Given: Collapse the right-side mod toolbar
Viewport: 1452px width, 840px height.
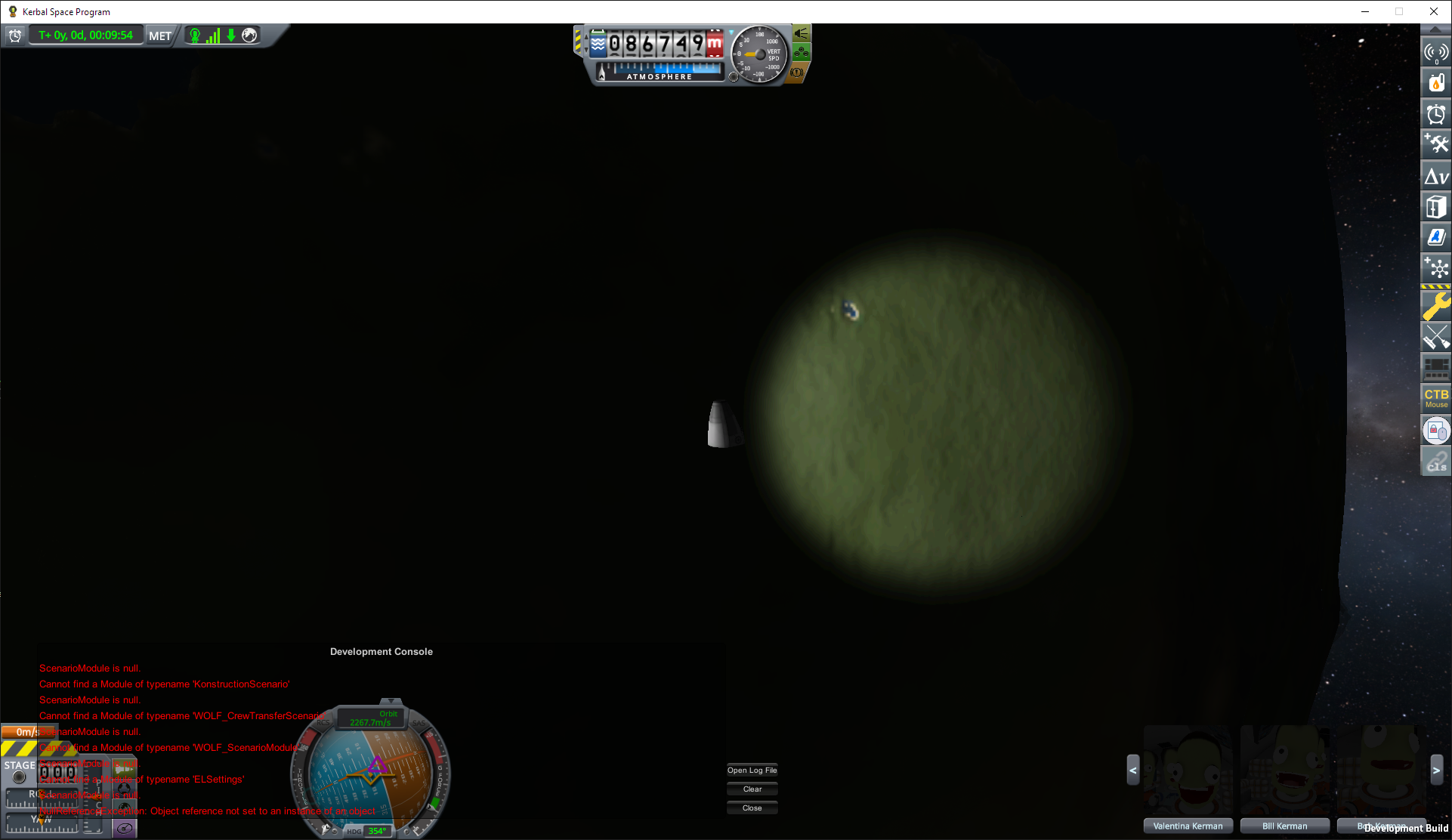Looking at the screenshot, I should pos(1436,31).
